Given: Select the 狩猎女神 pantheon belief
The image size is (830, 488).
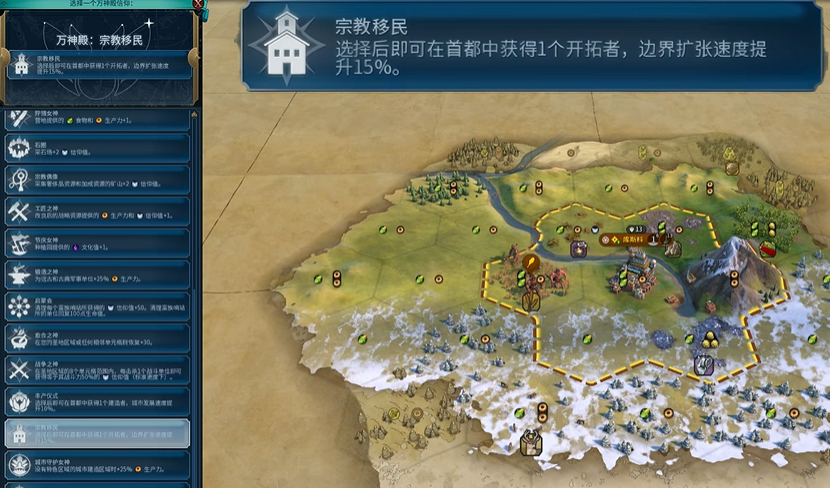Looking at the screenshot, I should coord(97,117).
